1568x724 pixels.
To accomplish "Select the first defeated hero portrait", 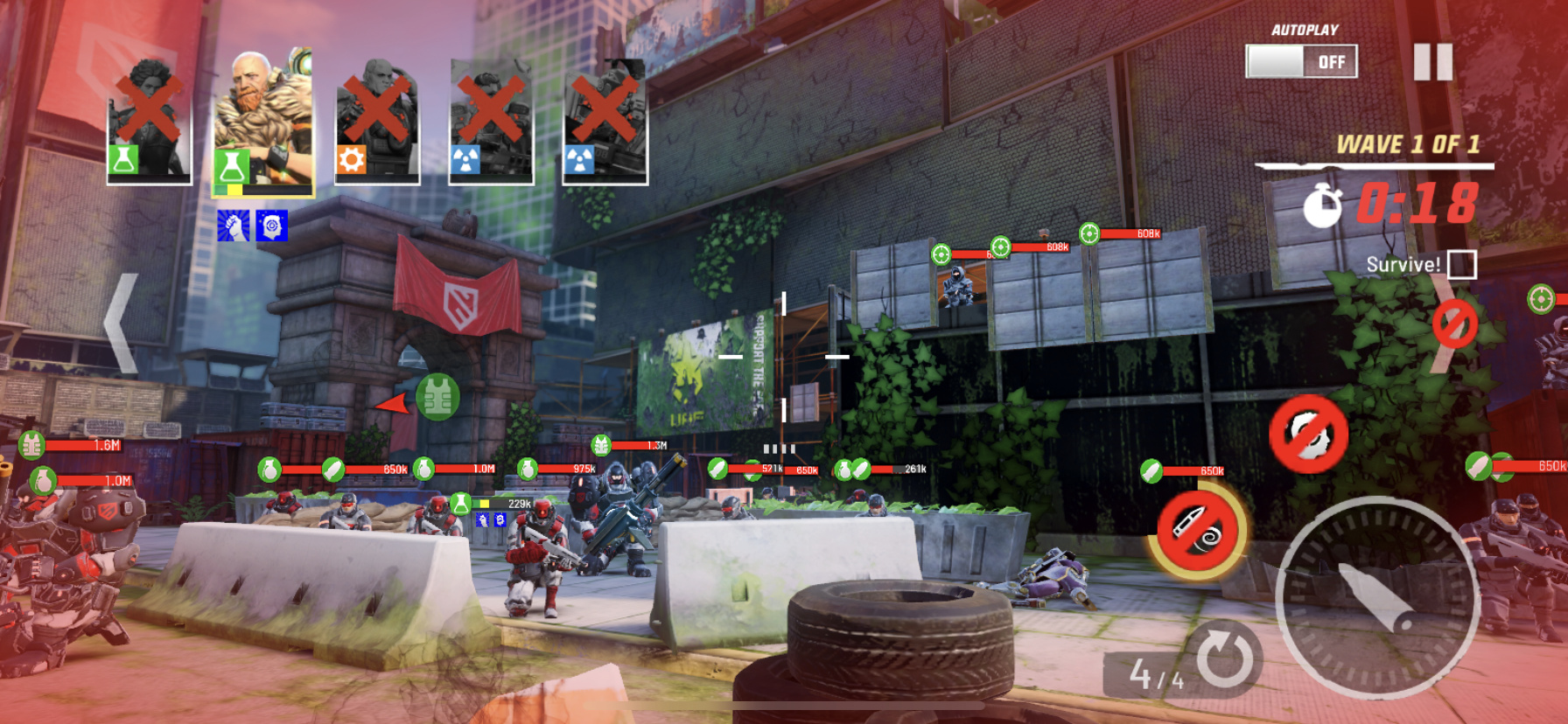I will pos(149,122).
